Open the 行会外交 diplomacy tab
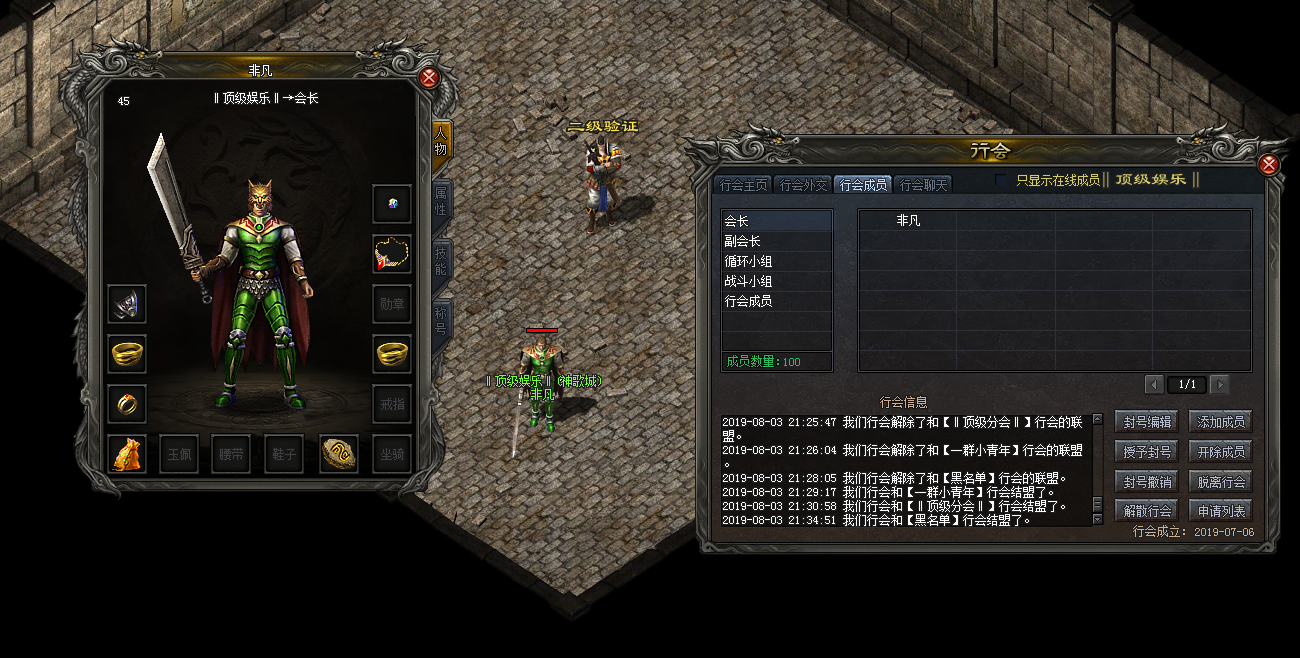Image resolution: width=1300 pixels, height=658 pixels. (803, 184)
